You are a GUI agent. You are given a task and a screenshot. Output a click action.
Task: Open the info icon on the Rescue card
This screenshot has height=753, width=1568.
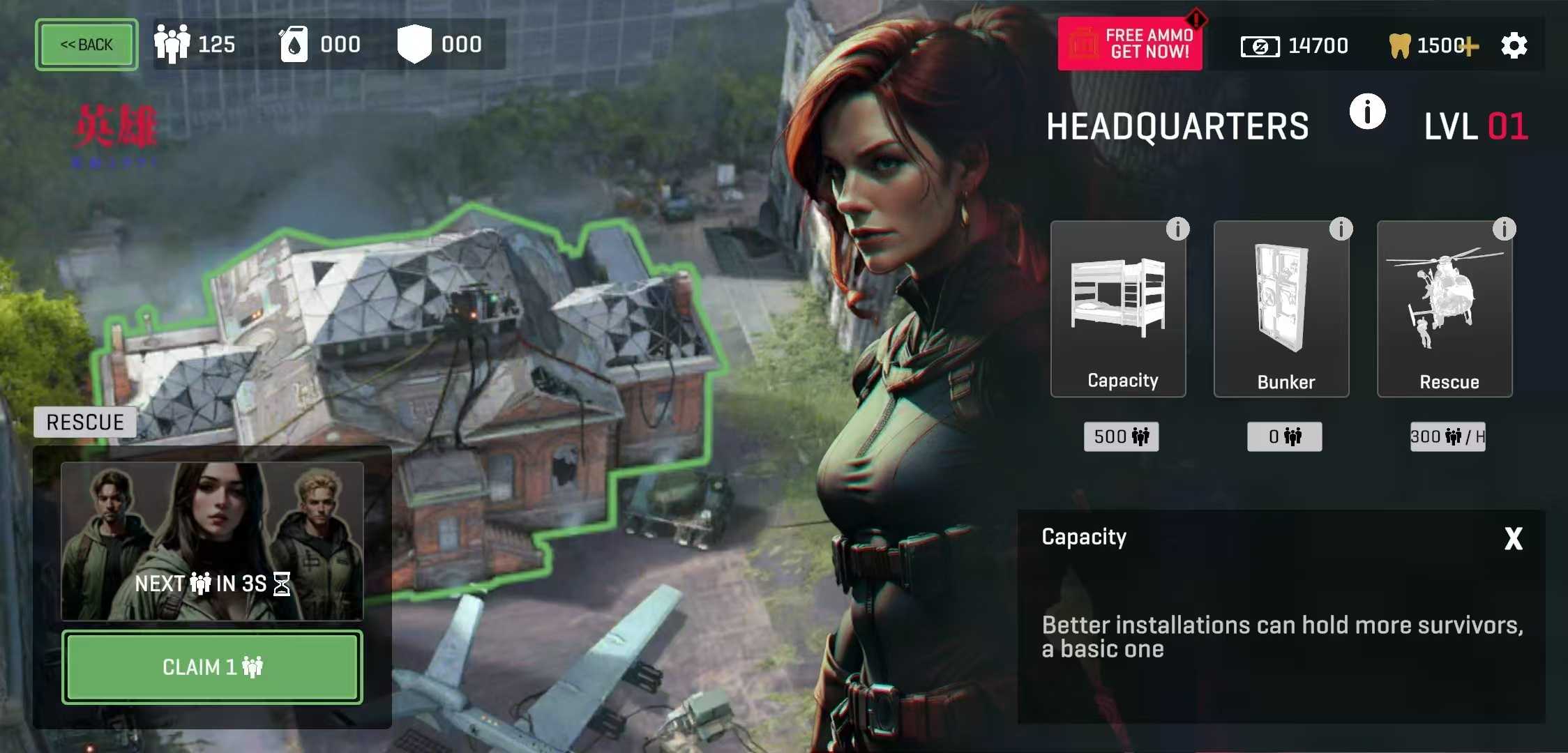pos(1504,229)
